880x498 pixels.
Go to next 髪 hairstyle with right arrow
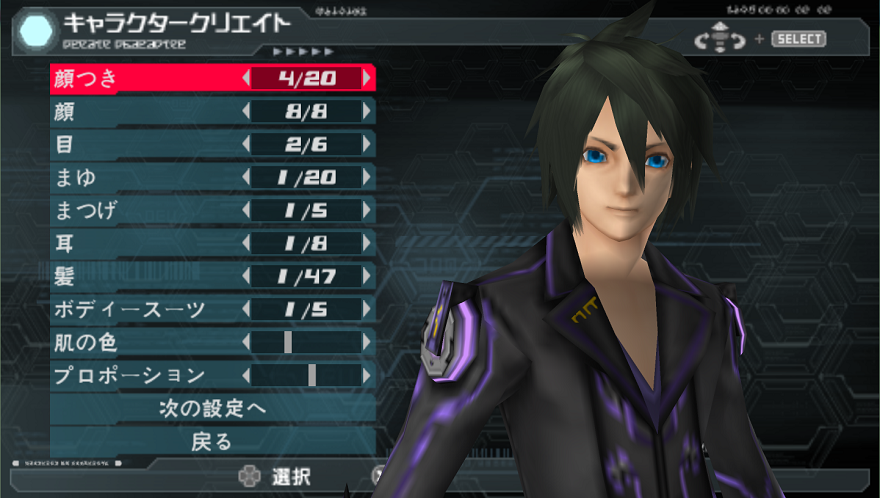[x=368, y=276]
